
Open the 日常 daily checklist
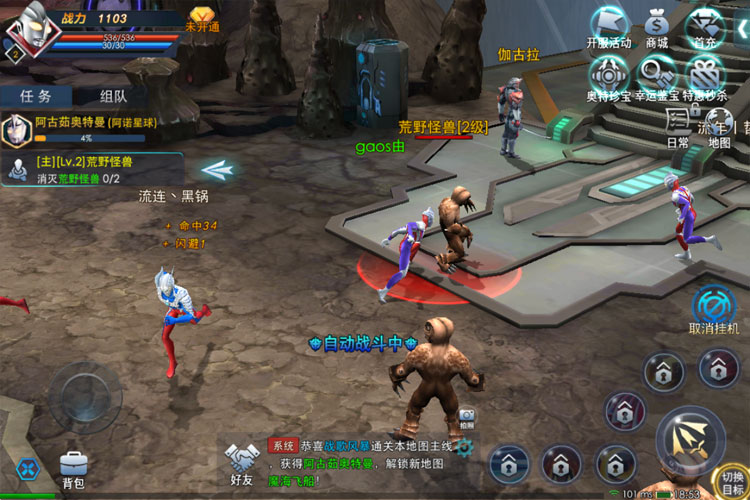tap(678, 126)
